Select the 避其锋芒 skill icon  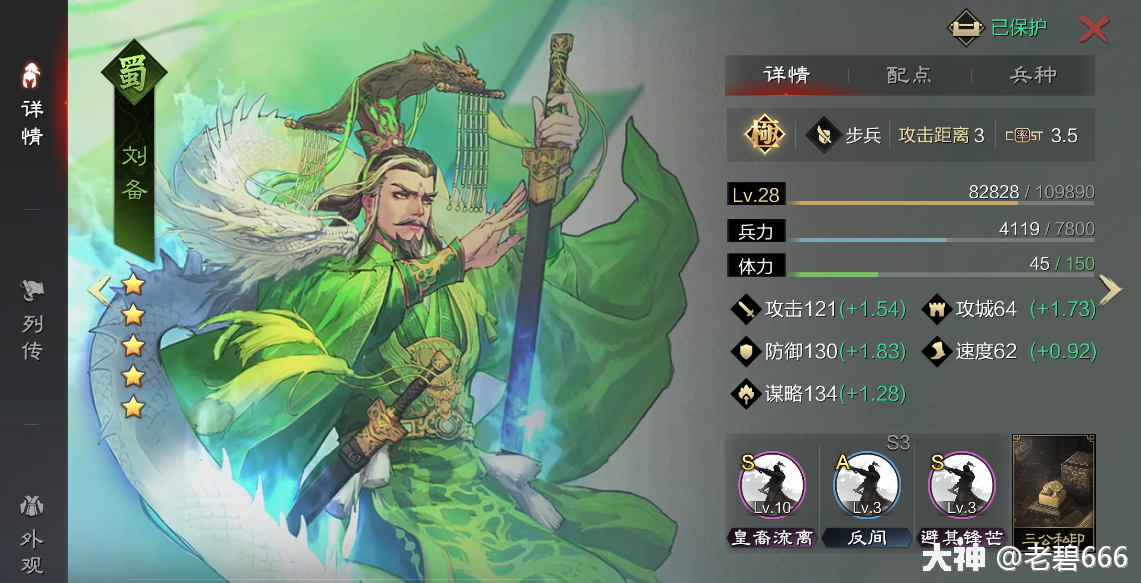tap(961, 486)
